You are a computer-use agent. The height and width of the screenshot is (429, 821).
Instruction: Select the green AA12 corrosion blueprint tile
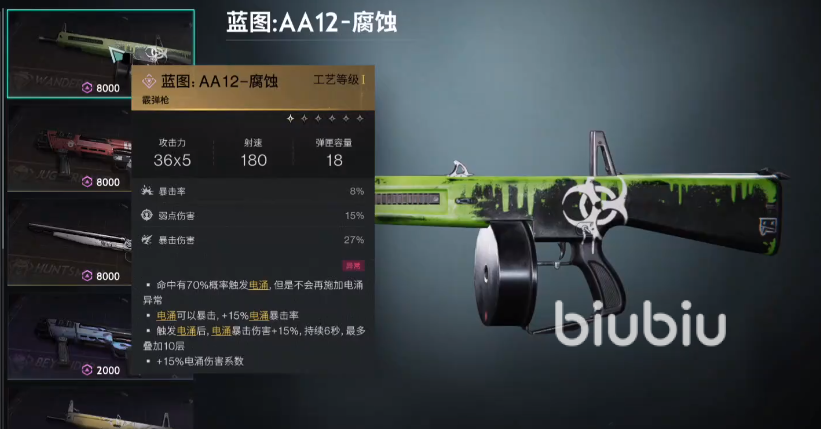click(x=70, y=55)
